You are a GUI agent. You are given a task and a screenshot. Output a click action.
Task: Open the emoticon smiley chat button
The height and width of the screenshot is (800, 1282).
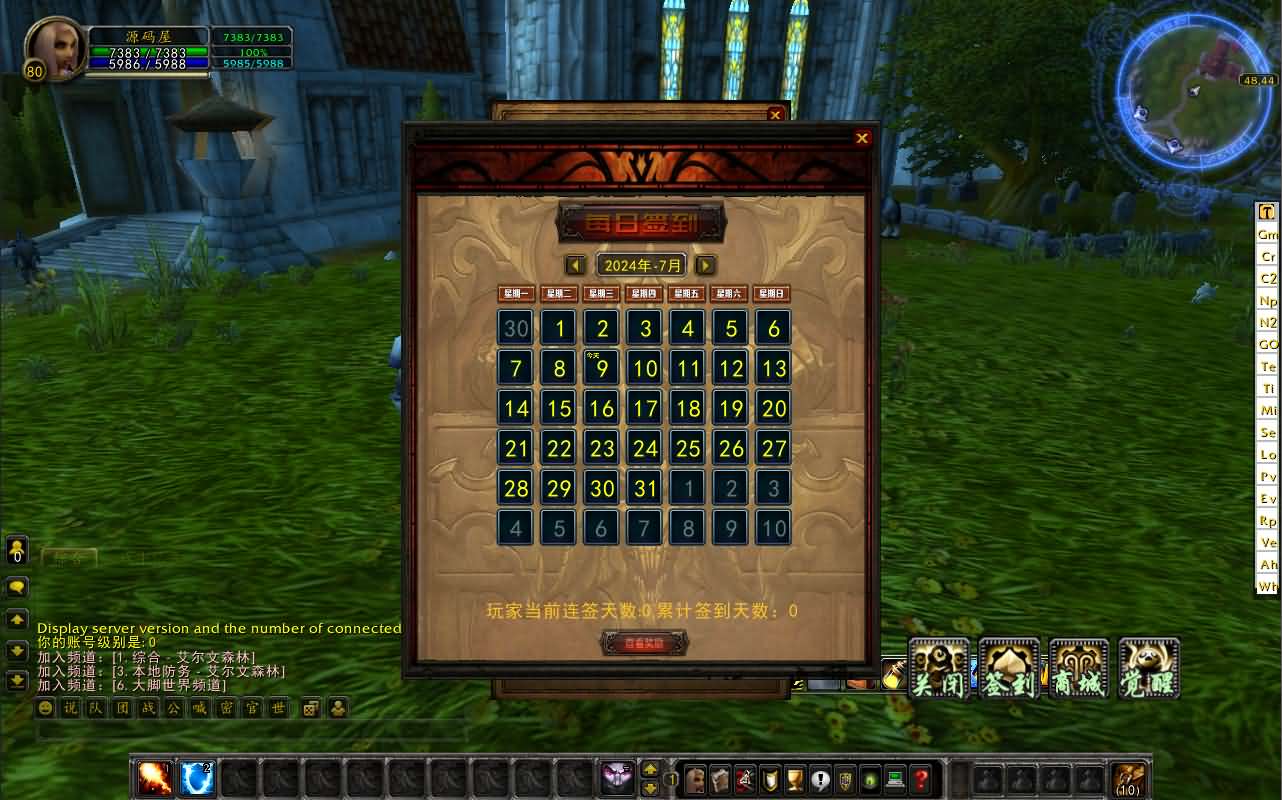coord(46,708)
